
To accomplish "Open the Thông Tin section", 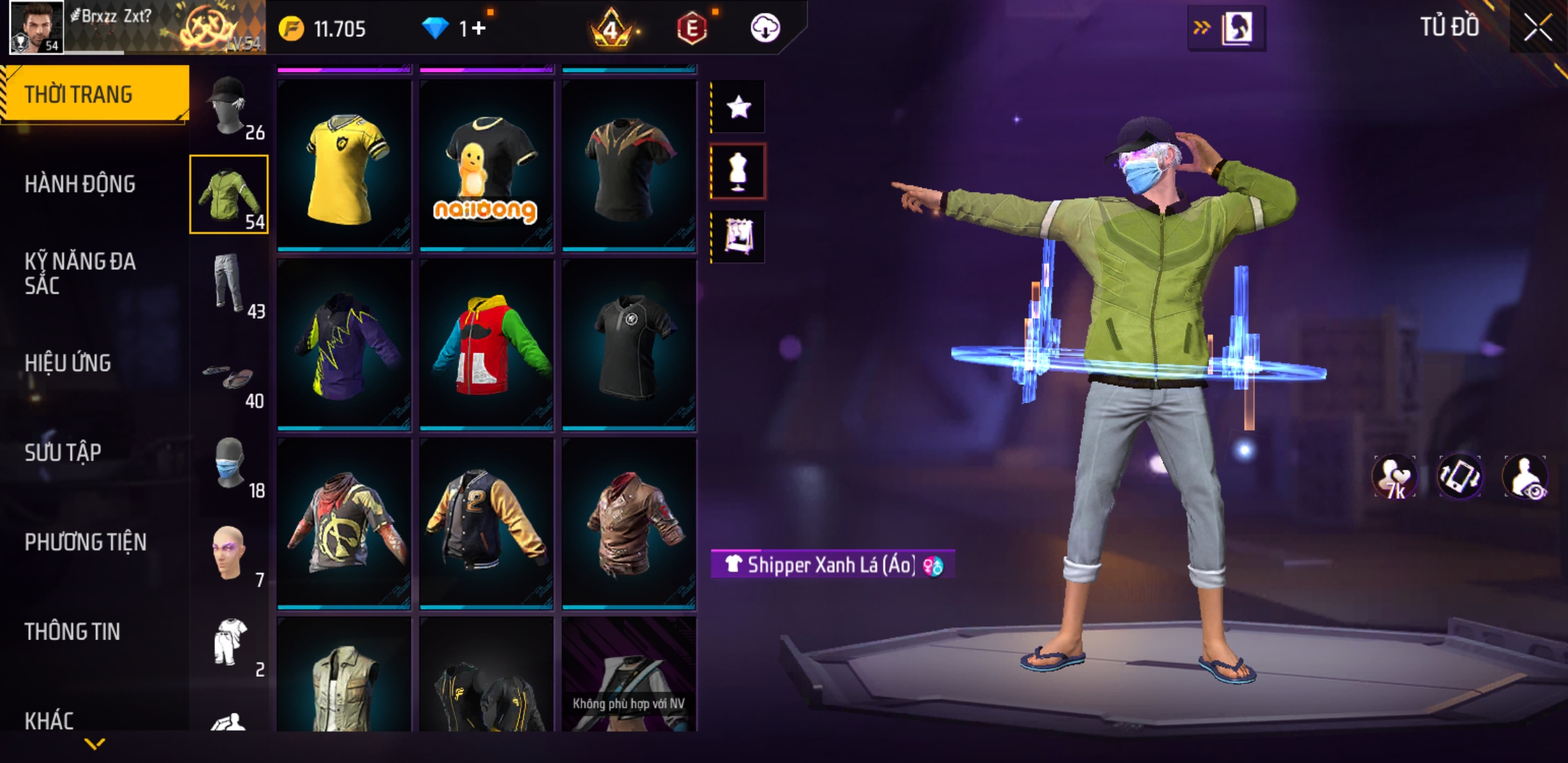I will (72, 632).
